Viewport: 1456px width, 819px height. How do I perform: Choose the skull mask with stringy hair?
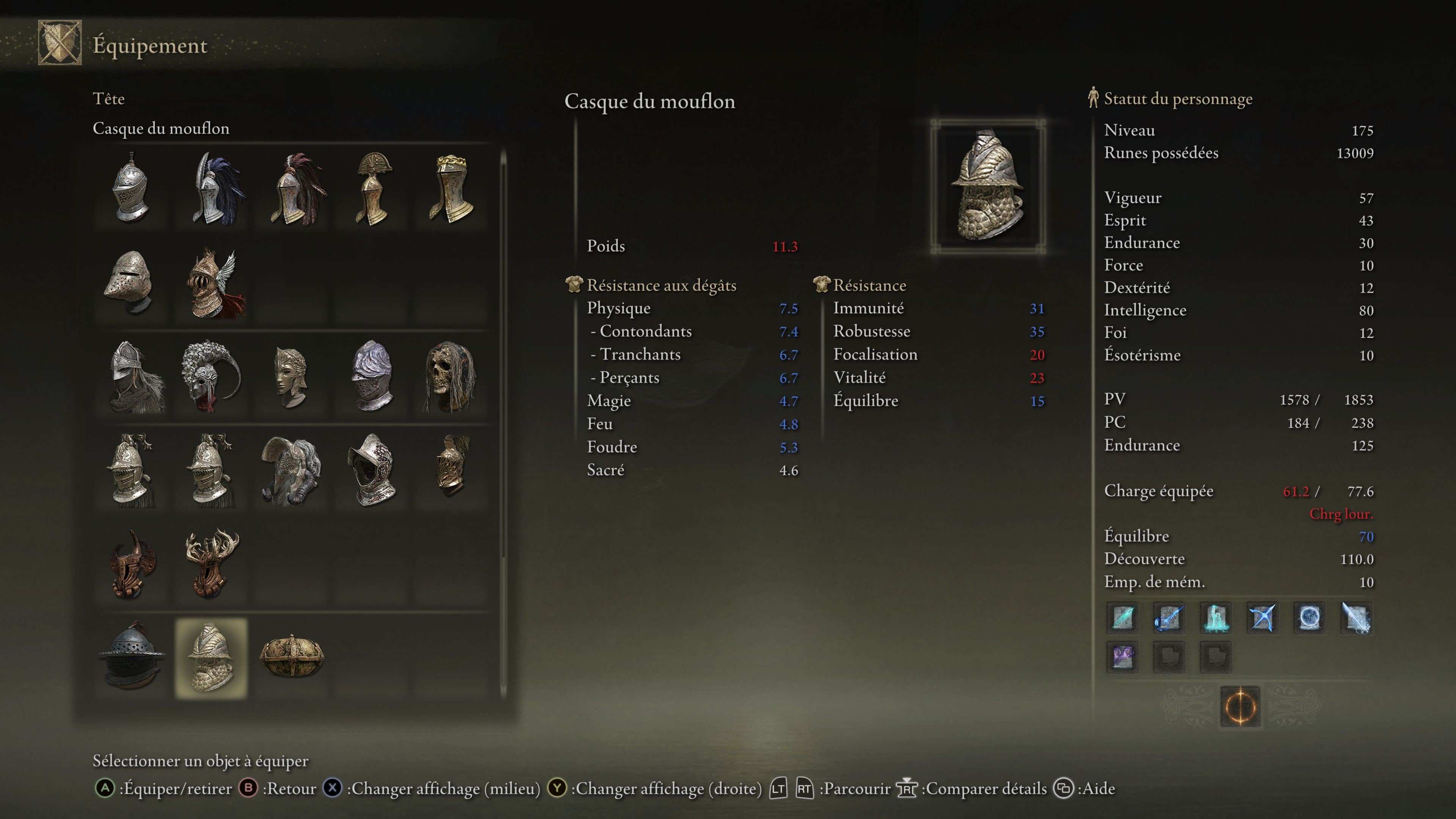tap(450, 375)
